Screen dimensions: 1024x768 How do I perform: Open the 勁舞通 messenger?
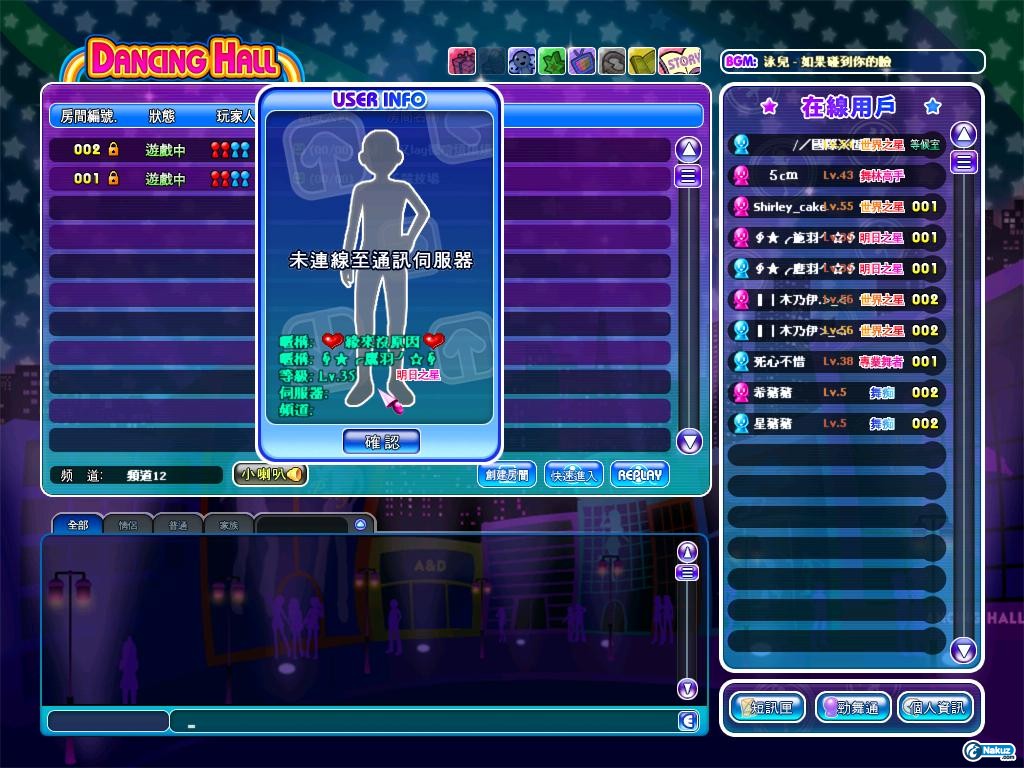coord(853,708)
